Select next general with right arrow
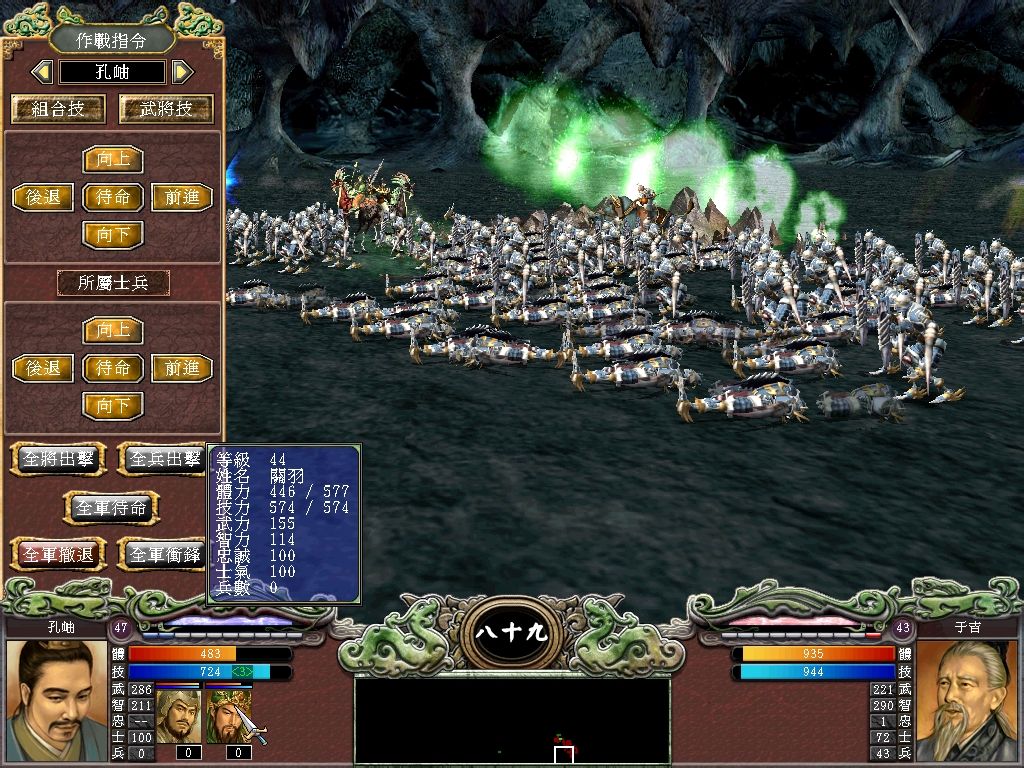The image size is (1024, 768). point(181,72)
